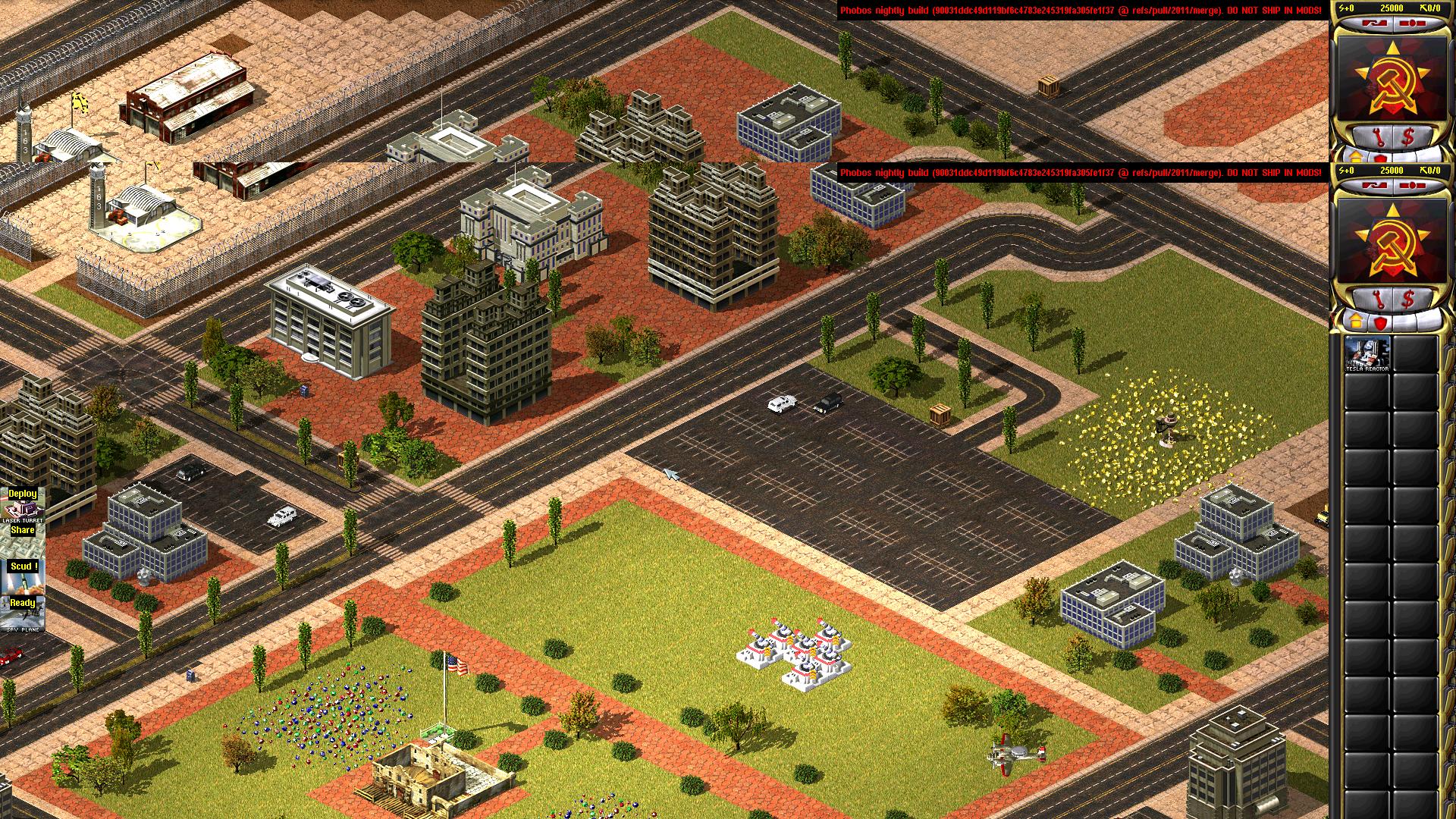Activate the Share money cameo
This screenshot has width=1456, height=819.
pyautogui.click(x=23, y=540)
